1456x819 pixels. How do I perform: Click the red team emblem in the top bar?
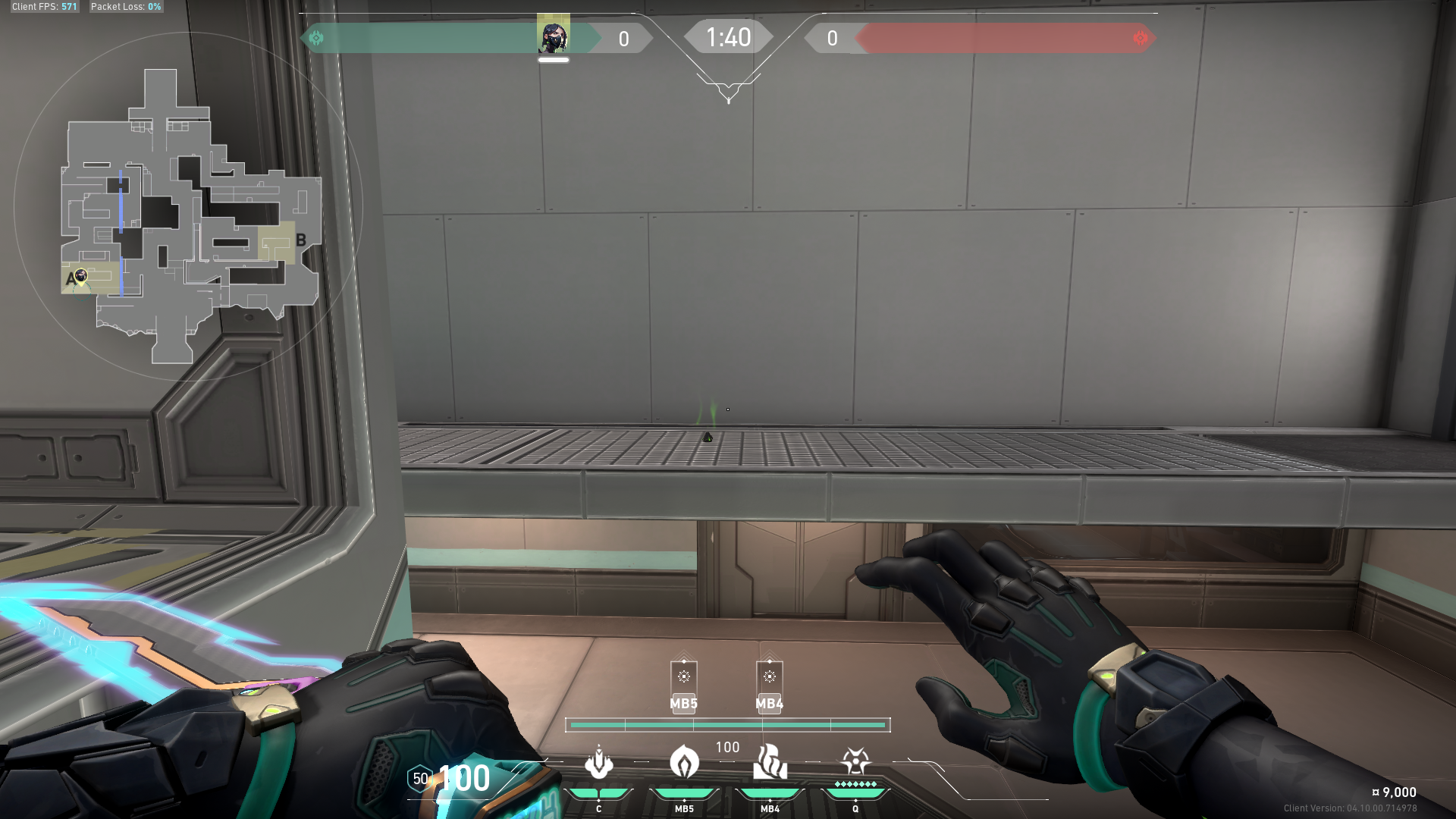[1141, 38]
